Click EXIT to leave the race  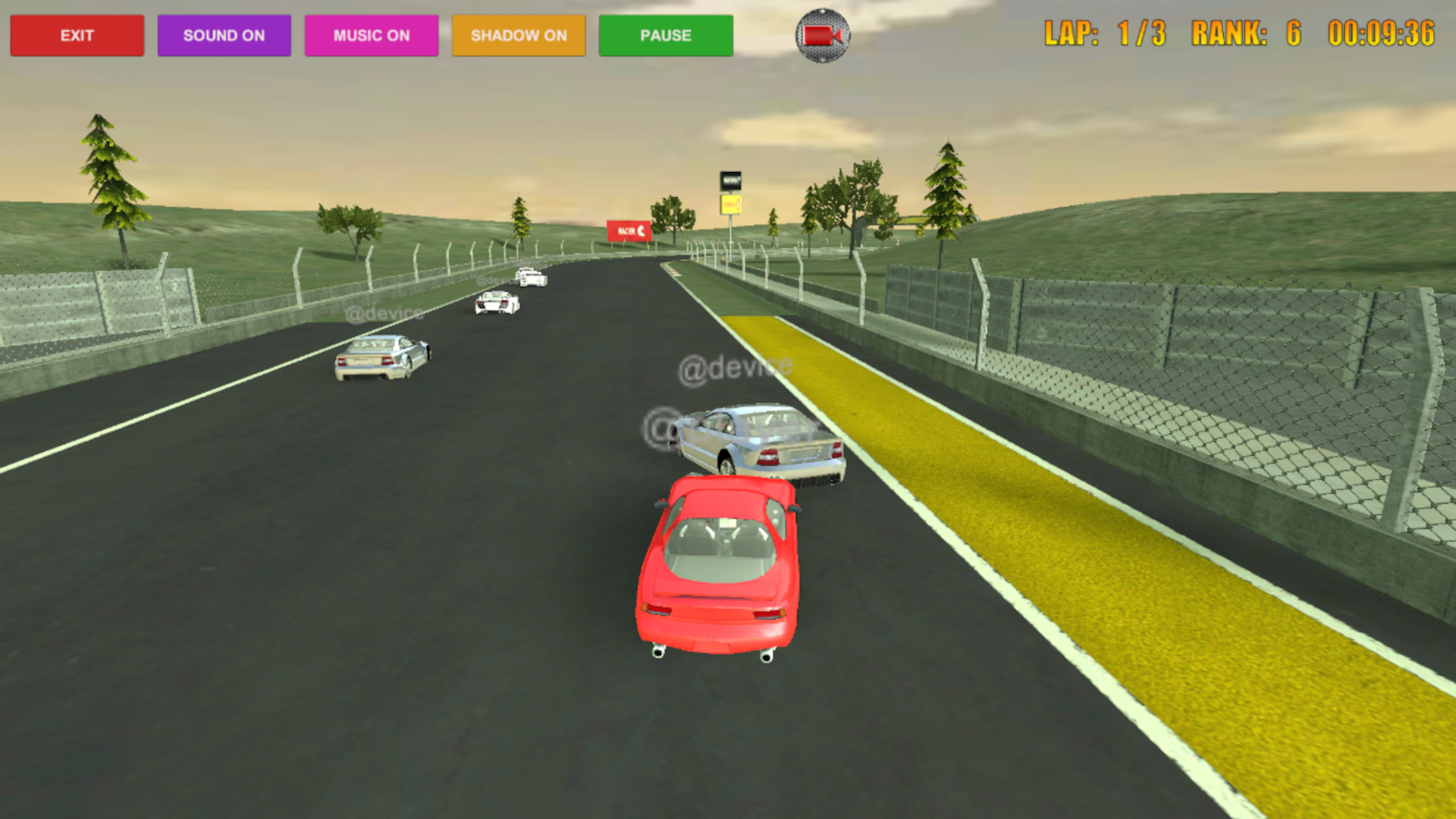pyautogui.click(x=77, y=35)
